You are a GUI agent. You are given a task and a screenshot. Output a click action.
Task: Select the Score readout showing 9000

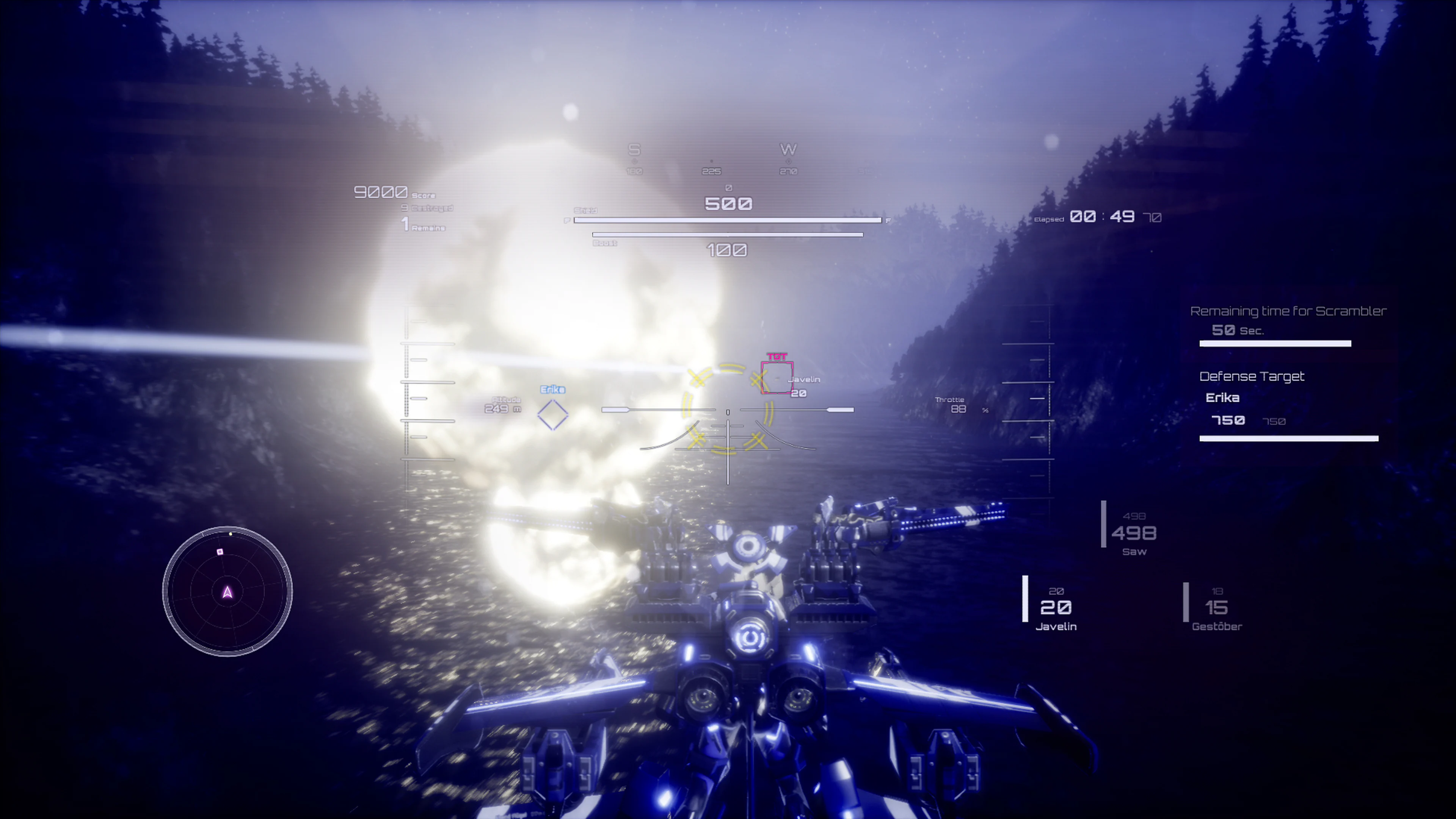pyautogui.click(x=381, y=192)
